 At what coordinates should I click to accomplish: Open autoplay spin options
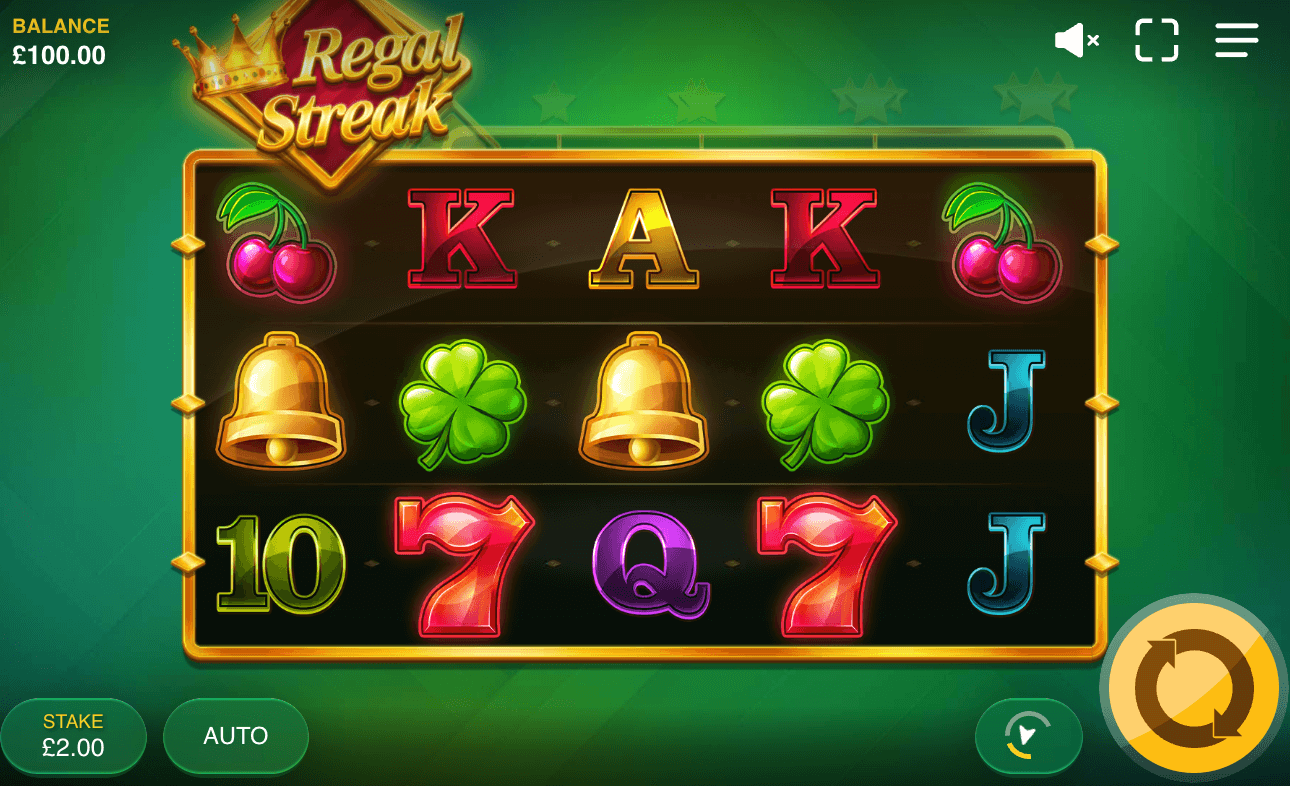[235, 736]
